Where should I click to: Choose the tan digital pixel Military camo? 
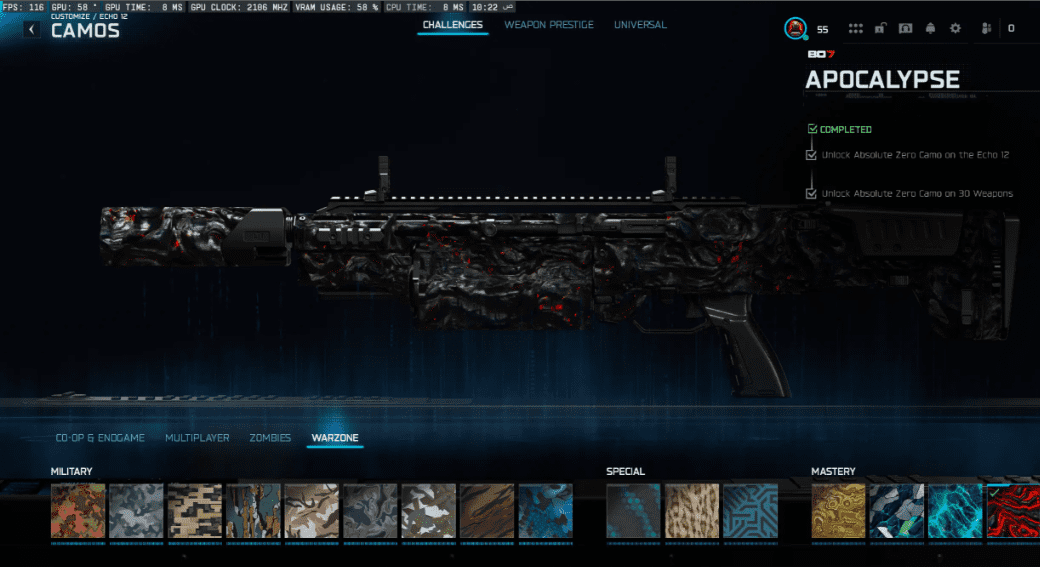point(195,511)
